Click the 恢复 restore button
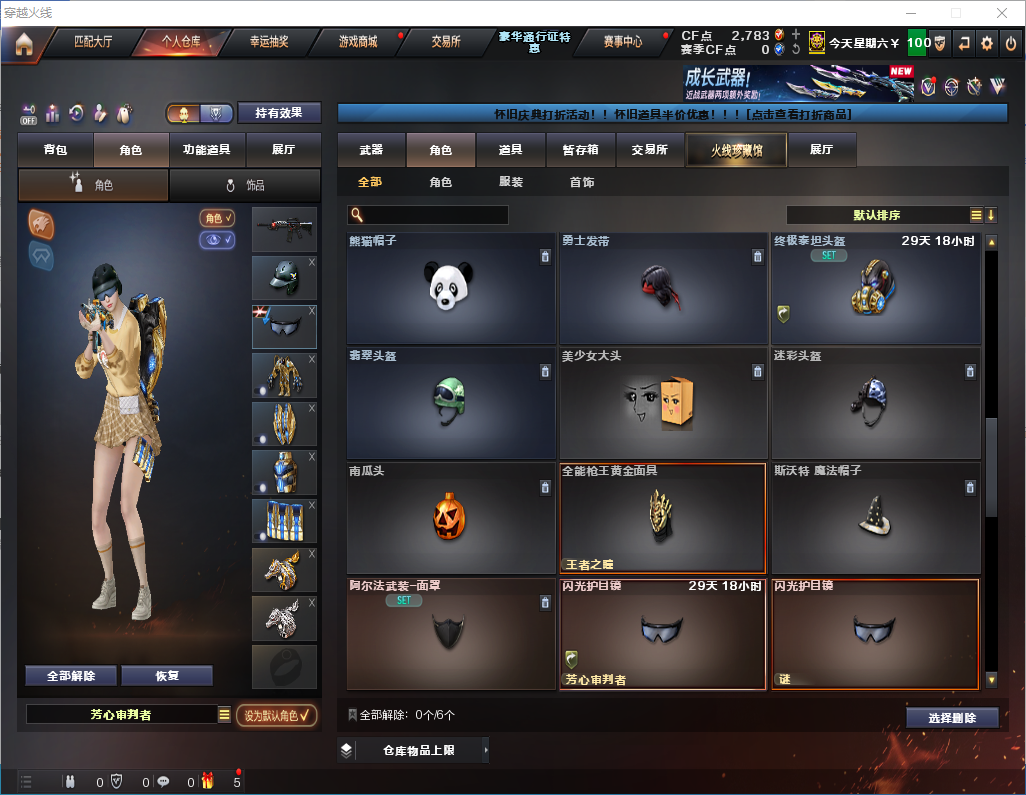1026x795 pixels. pyautogui.click(x=167, y=676)
